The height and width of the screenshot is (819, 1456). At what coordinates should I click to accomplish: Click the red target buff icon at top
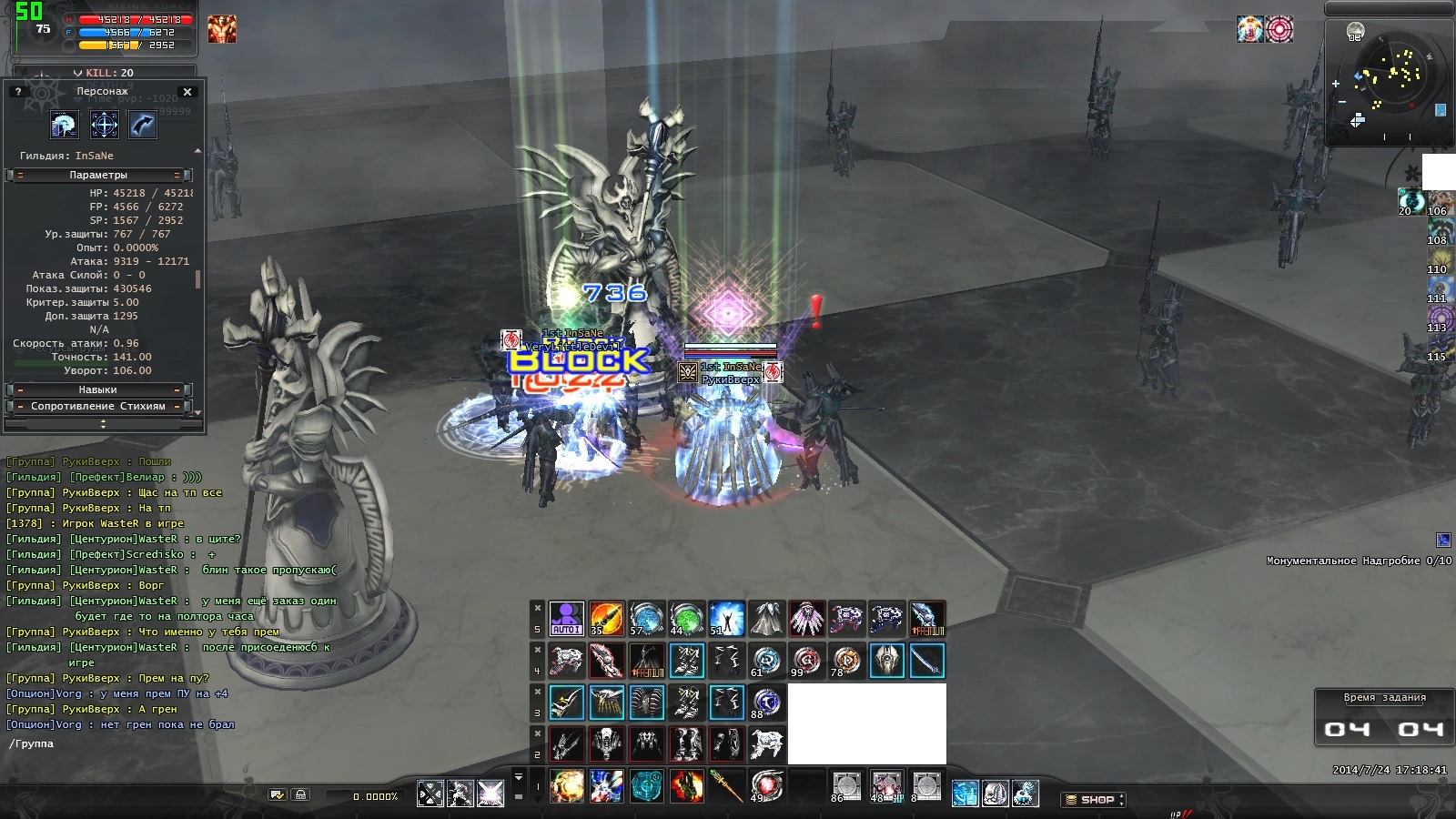point(1279,29)
